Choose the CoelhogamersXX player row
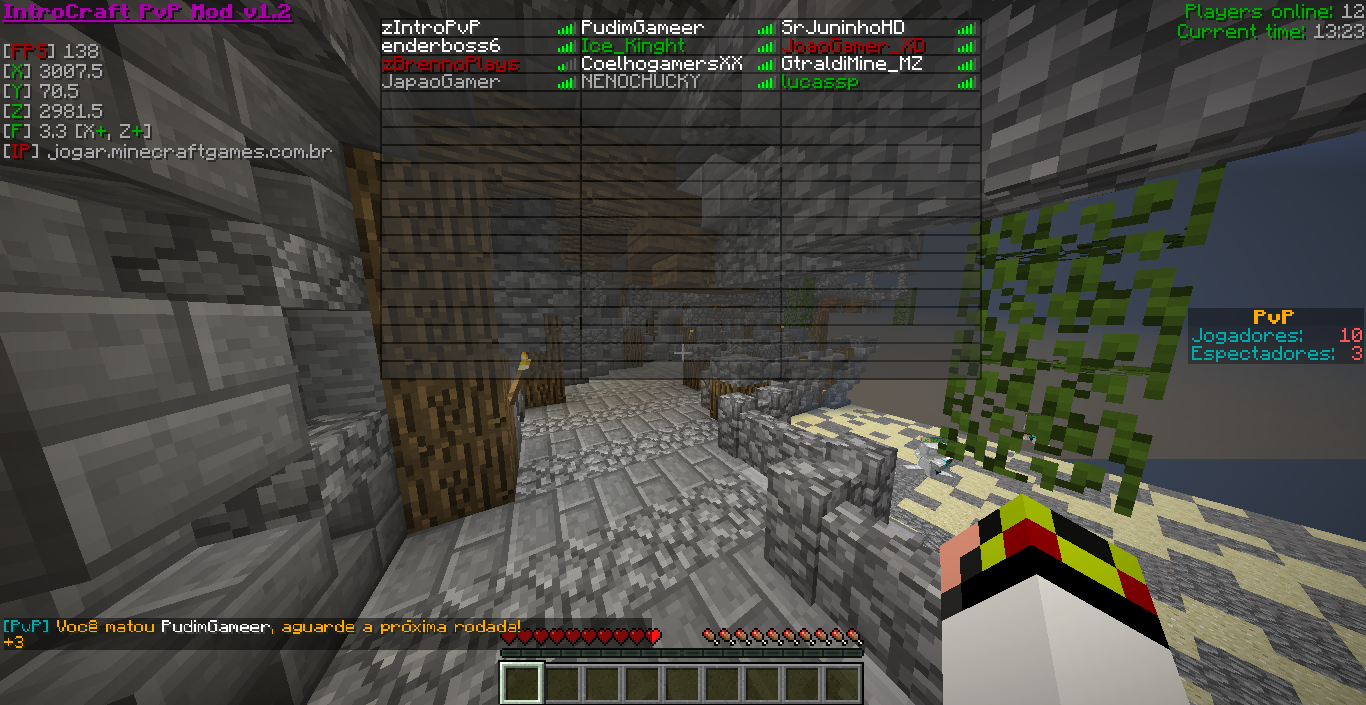Screen dimensions: 1366x705 (x=662, y=64)
